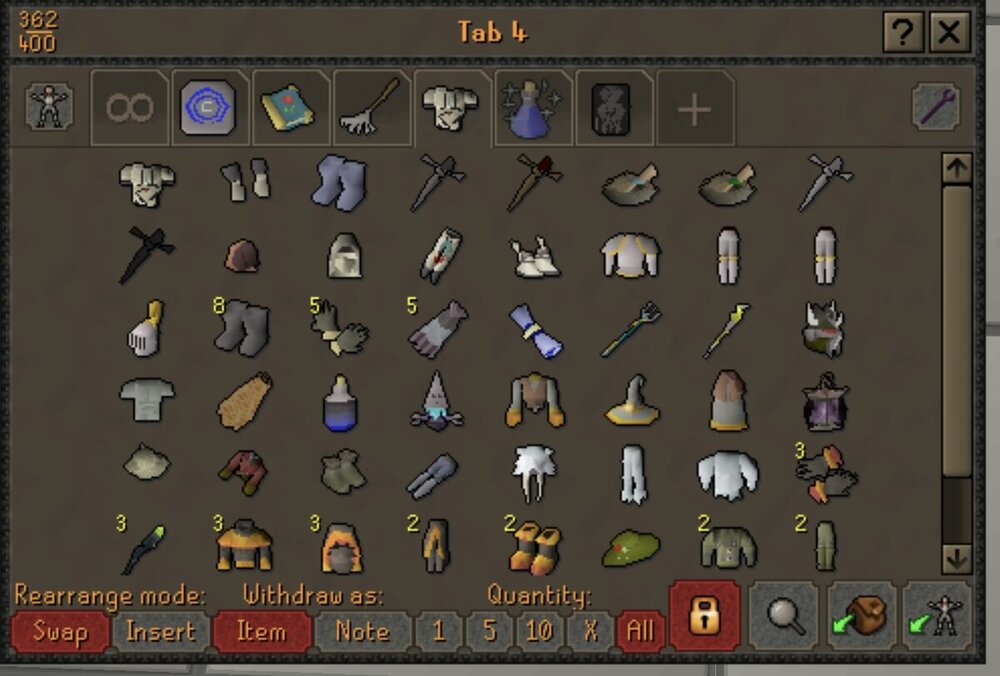Switch to the blue potion tab
This screenshot has width=1000, height=676.
coord(532,107)
